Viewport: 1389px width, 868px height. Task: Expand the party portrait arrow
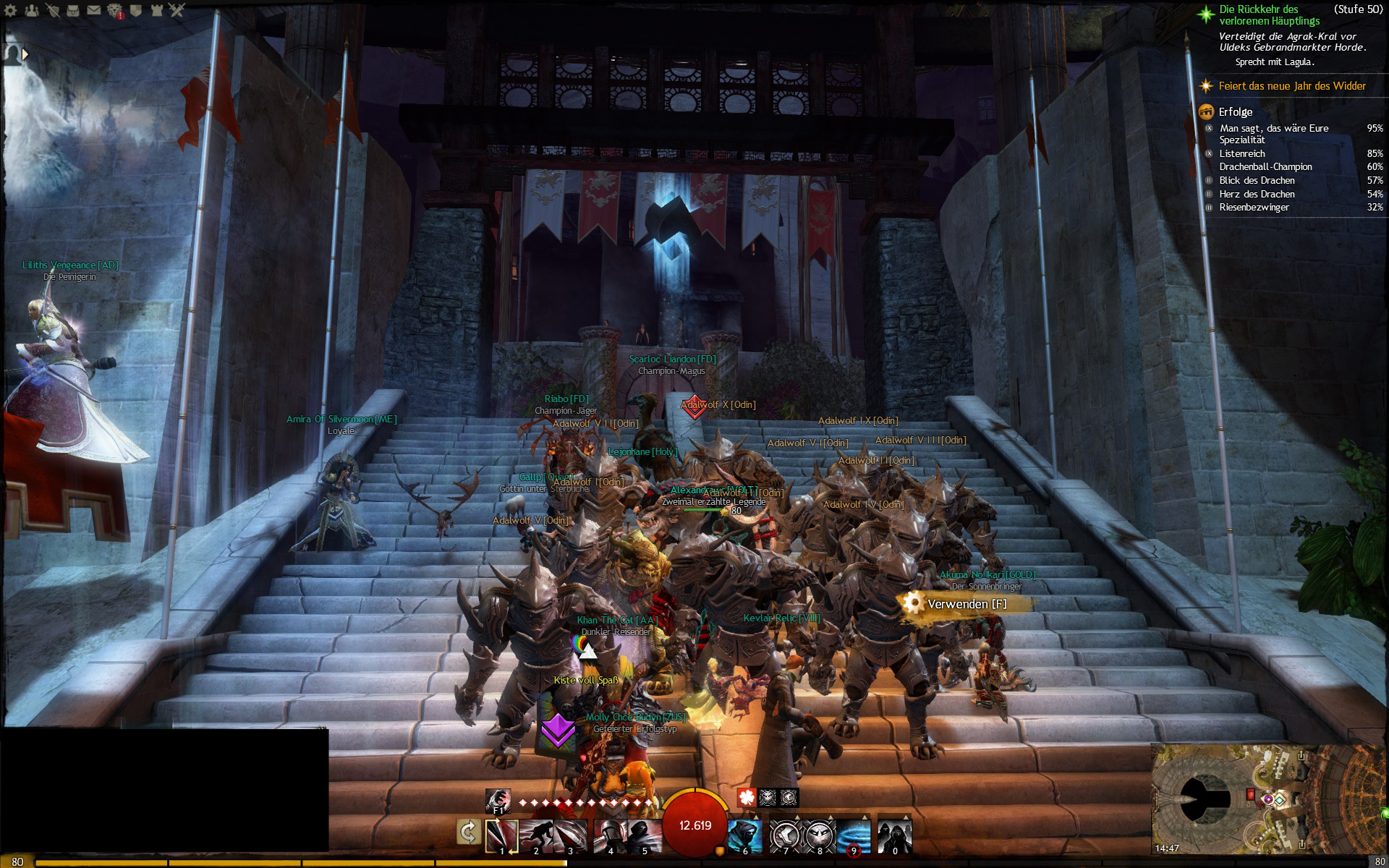25,54
